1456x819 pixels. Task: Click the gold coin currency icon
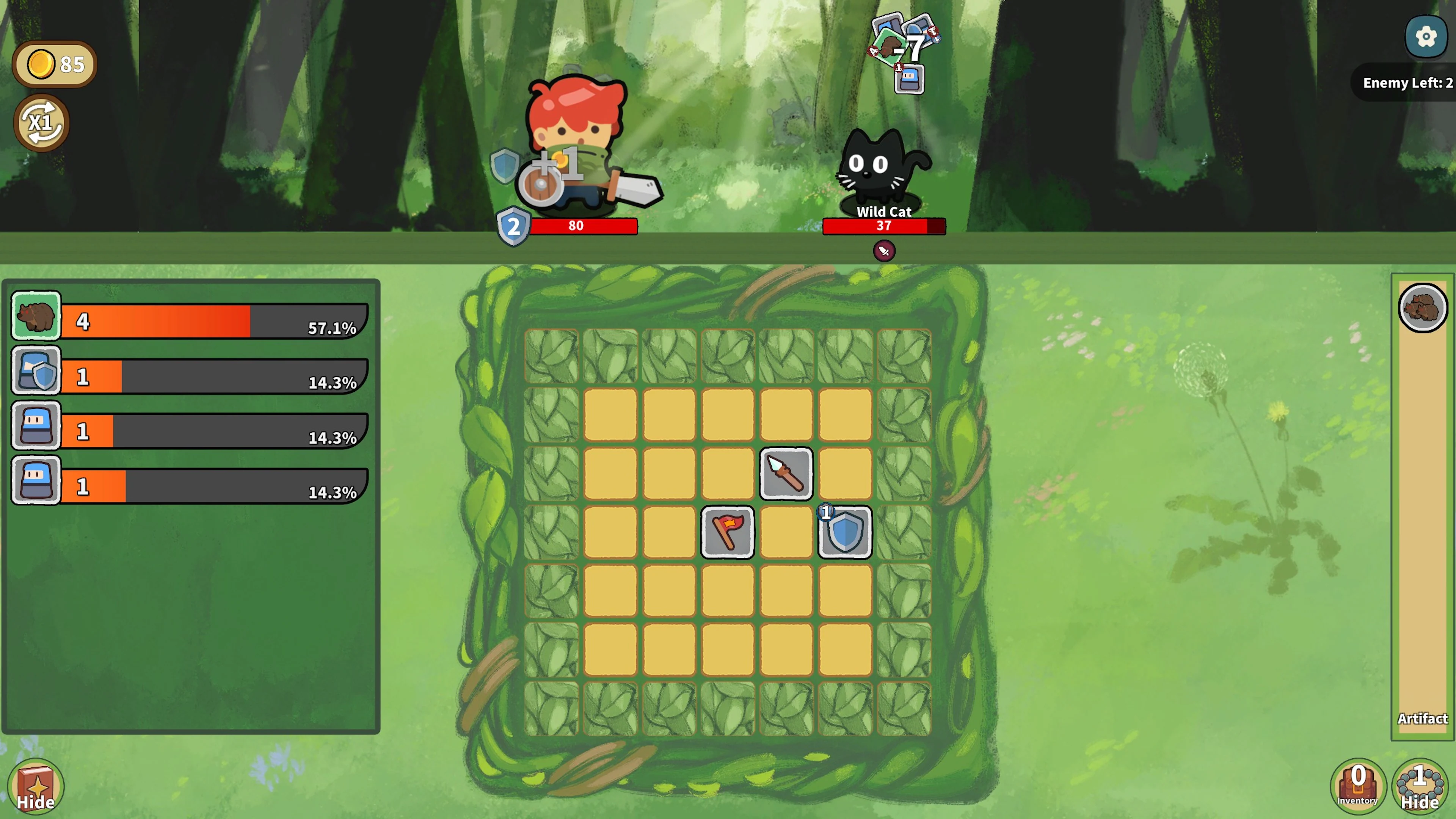(41, 64)
